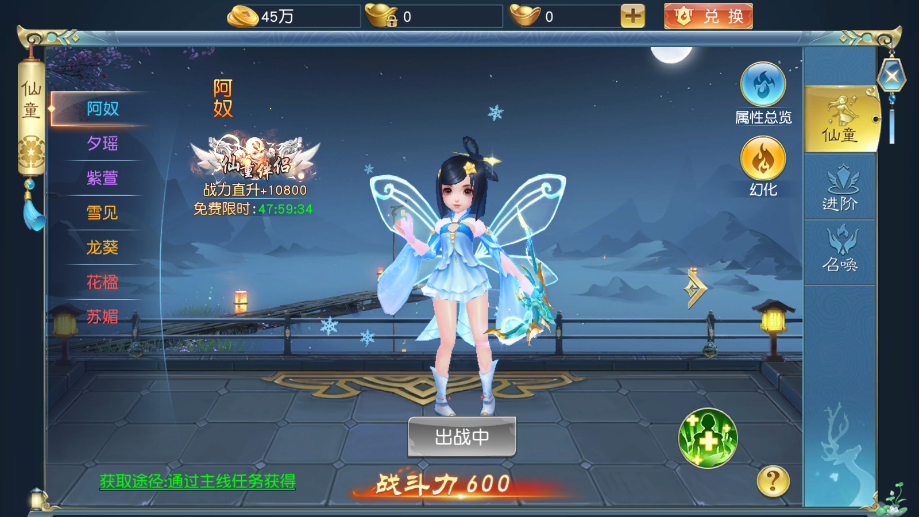Image resolution: width=919 pixels, height=517 pixels.
Task: Follow the 获取途径 main quest link
Action: pos(198,481)
